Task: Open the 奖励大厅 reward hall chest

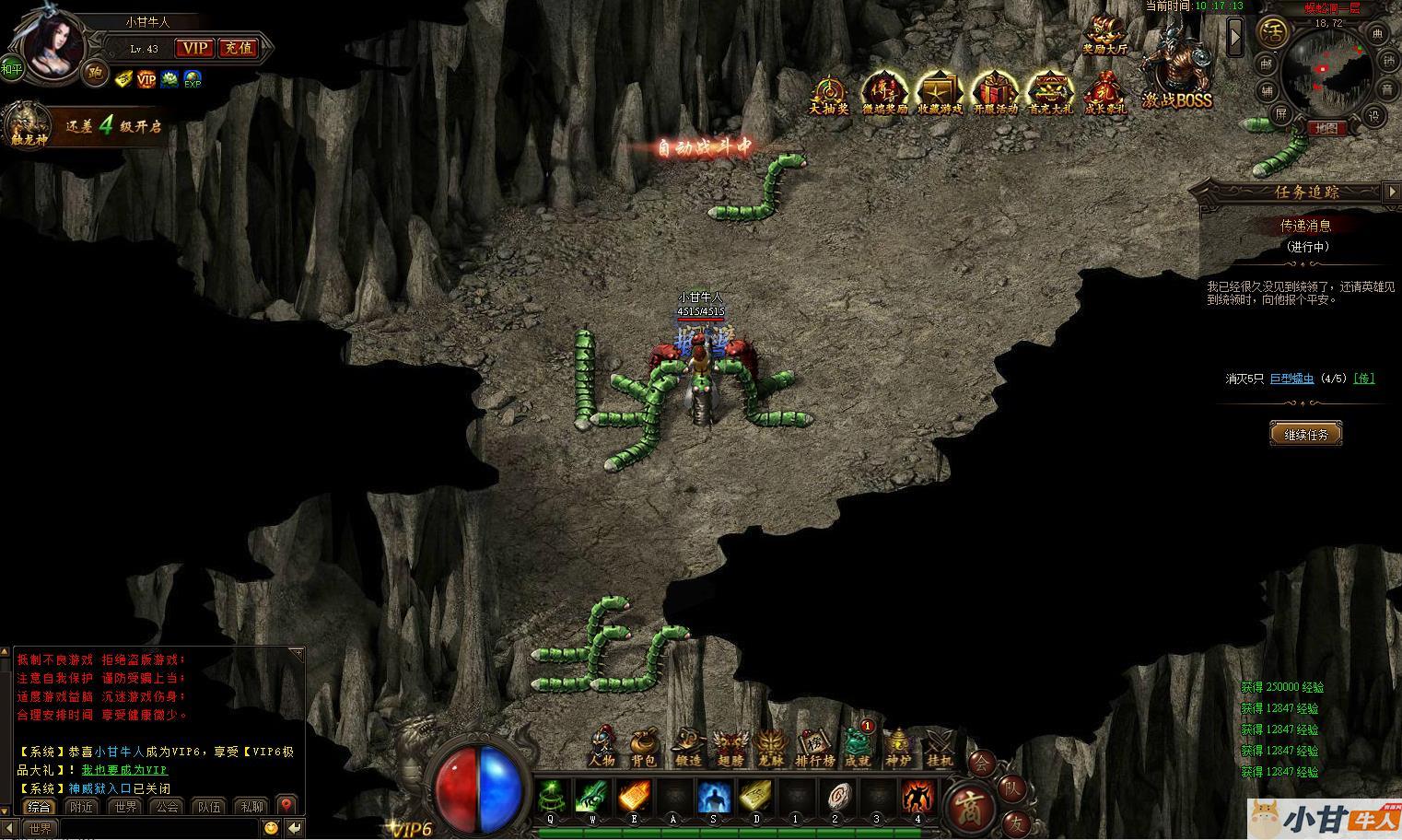Action: point(1104,35)
